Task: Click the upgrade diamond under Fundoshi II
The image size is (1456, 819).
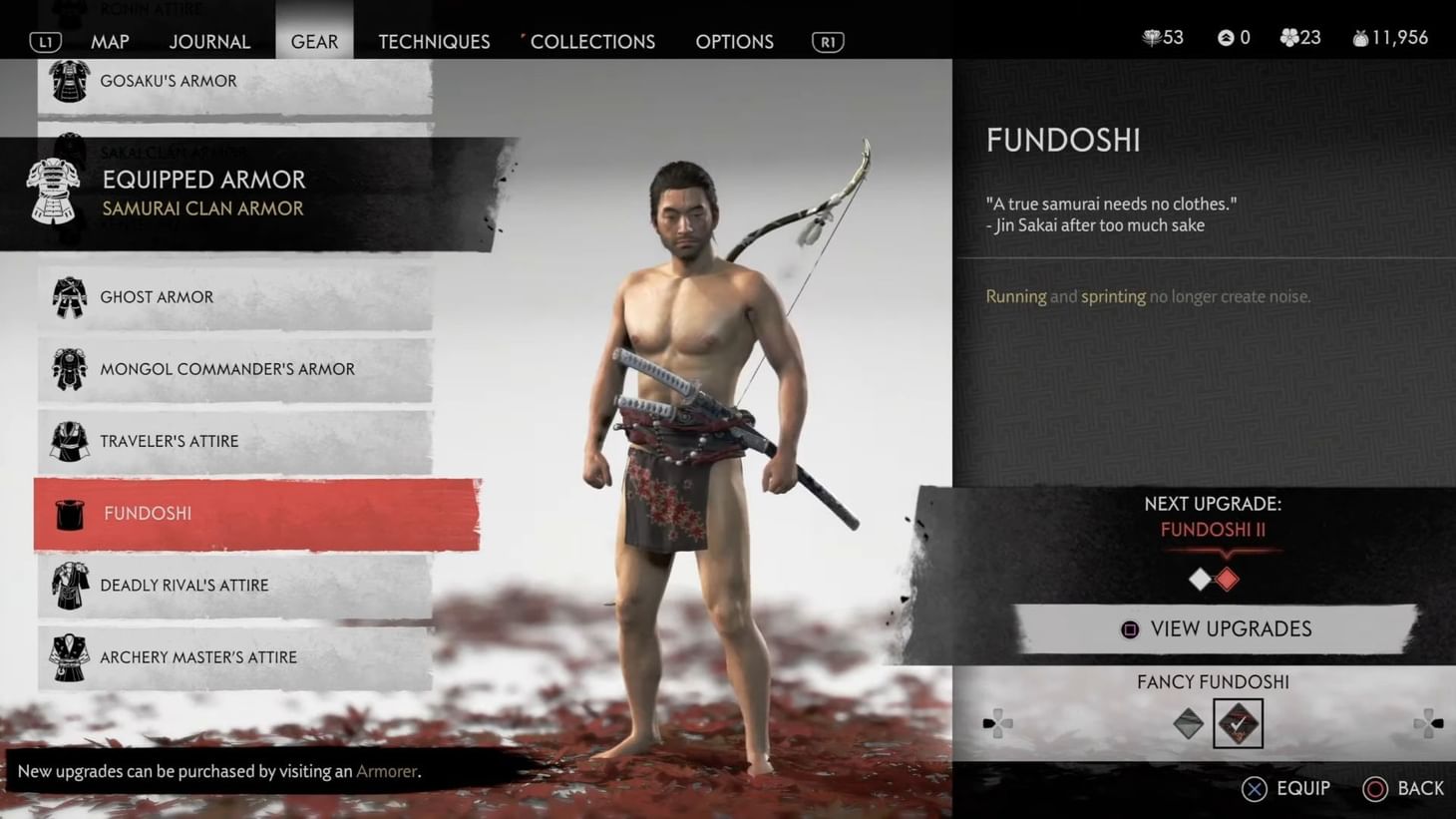Action: [1227, 579]
